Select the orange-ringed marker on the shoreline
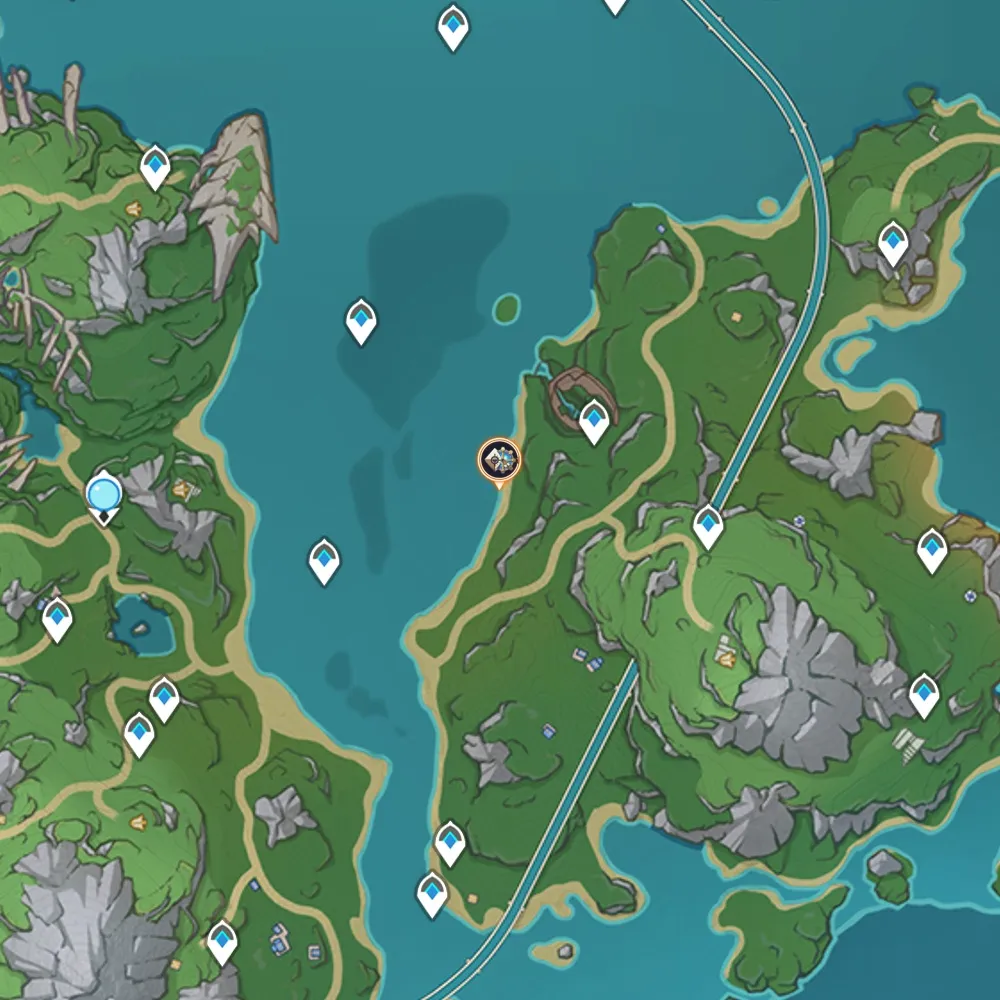1000x1000 pixels. [x=498, y=460]
